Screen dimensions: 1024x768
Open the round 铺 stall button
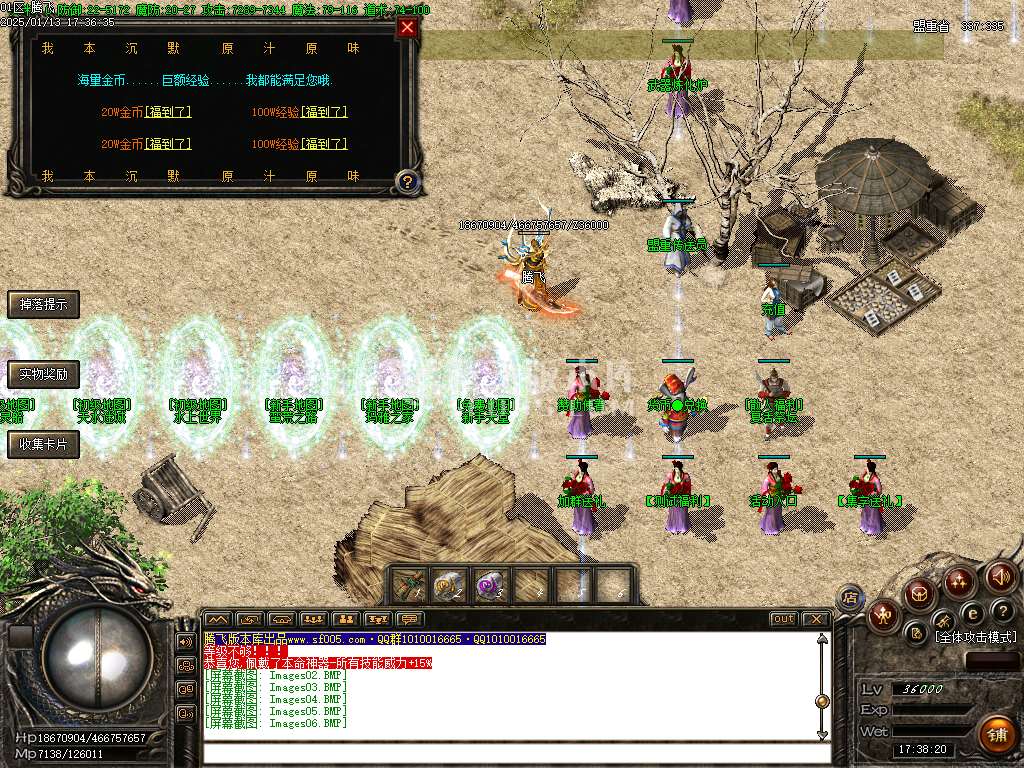click(996, 734)
